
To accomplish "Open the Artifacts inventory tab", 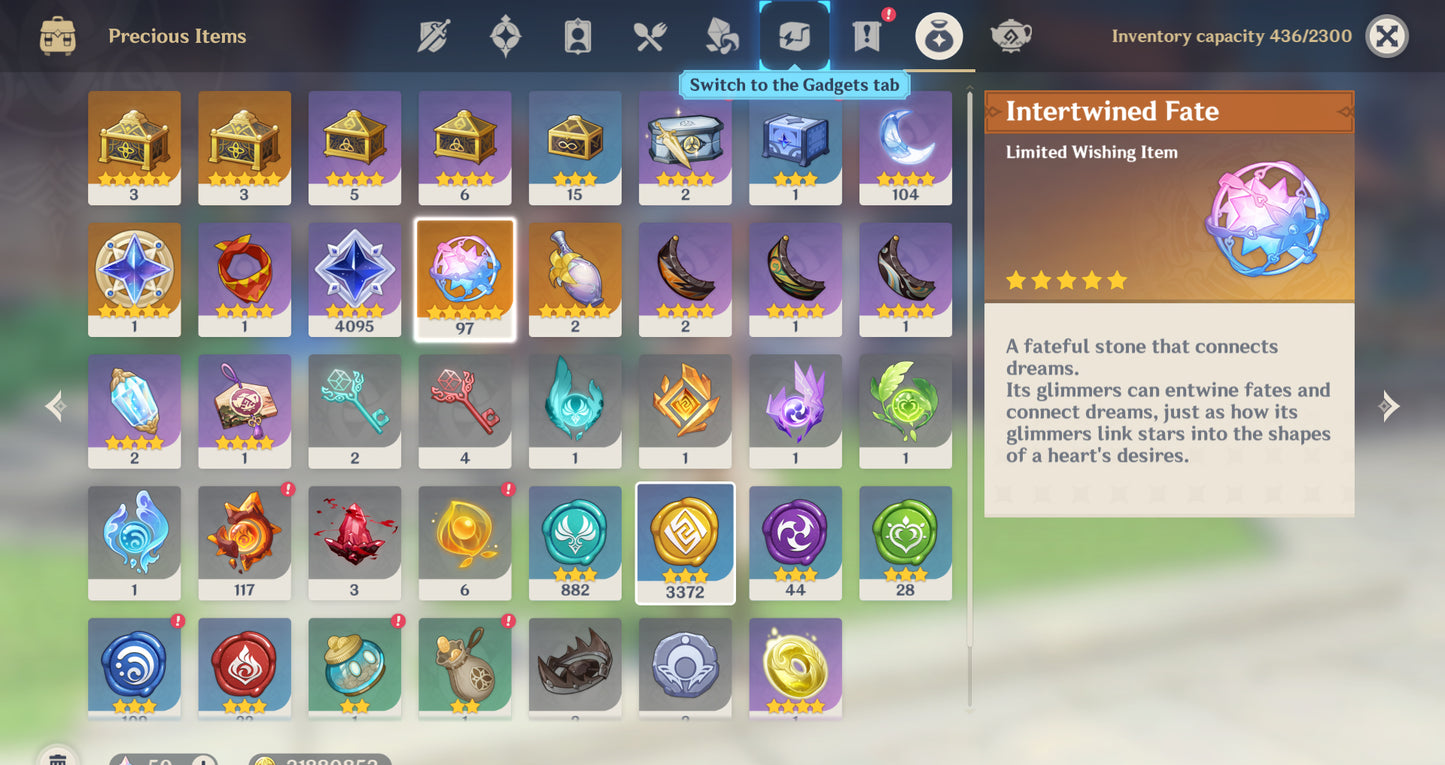I will click(x=506, y=34).
